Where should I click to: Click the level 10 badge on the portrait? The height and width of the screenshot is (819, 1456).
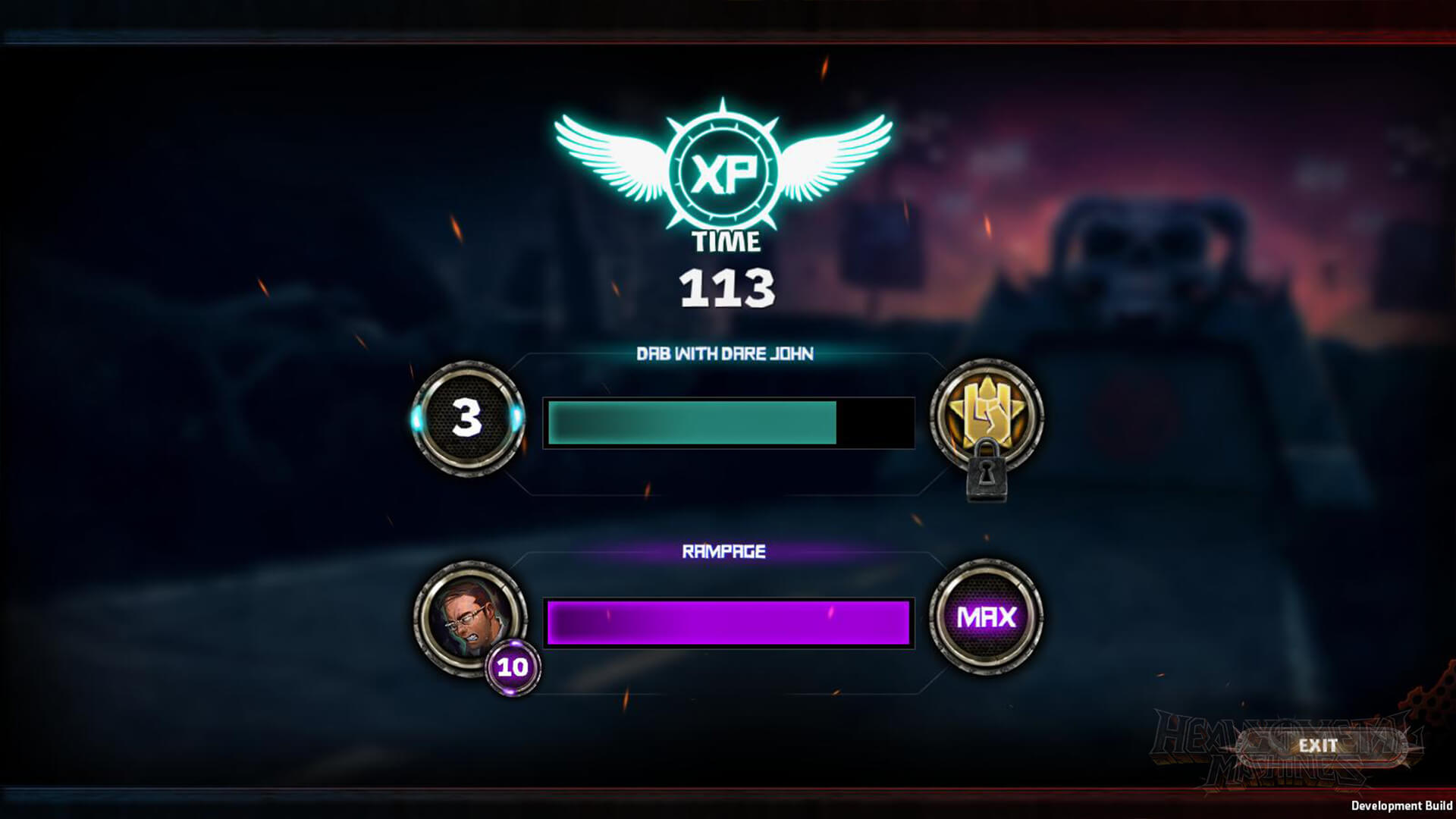coord(514,668)
